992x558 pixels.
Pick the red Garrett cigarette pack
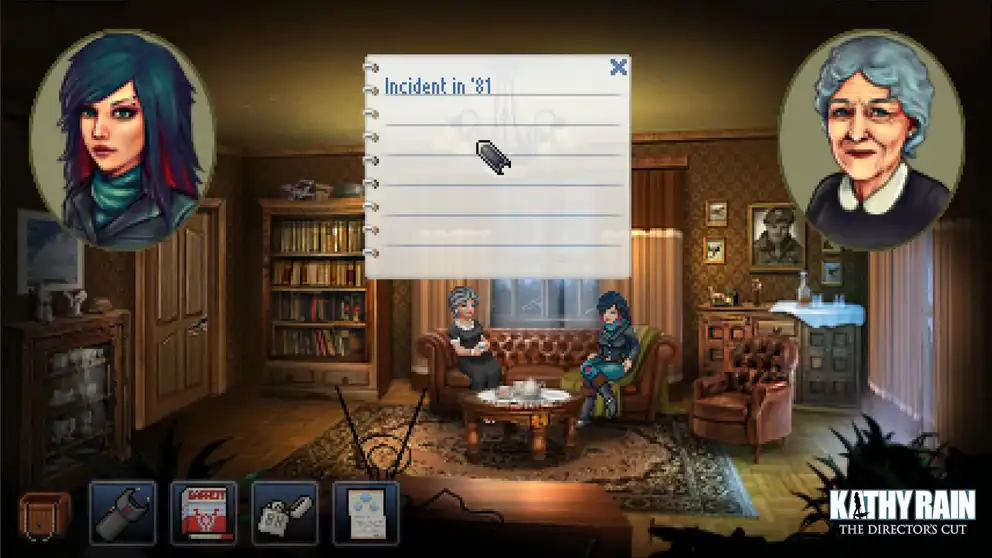click(204, 514)
